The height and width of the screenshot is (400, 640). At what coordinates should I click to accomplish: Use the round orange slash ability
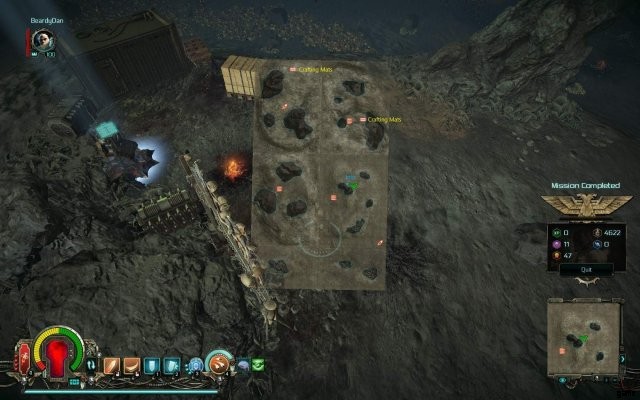tap(219, 364)
